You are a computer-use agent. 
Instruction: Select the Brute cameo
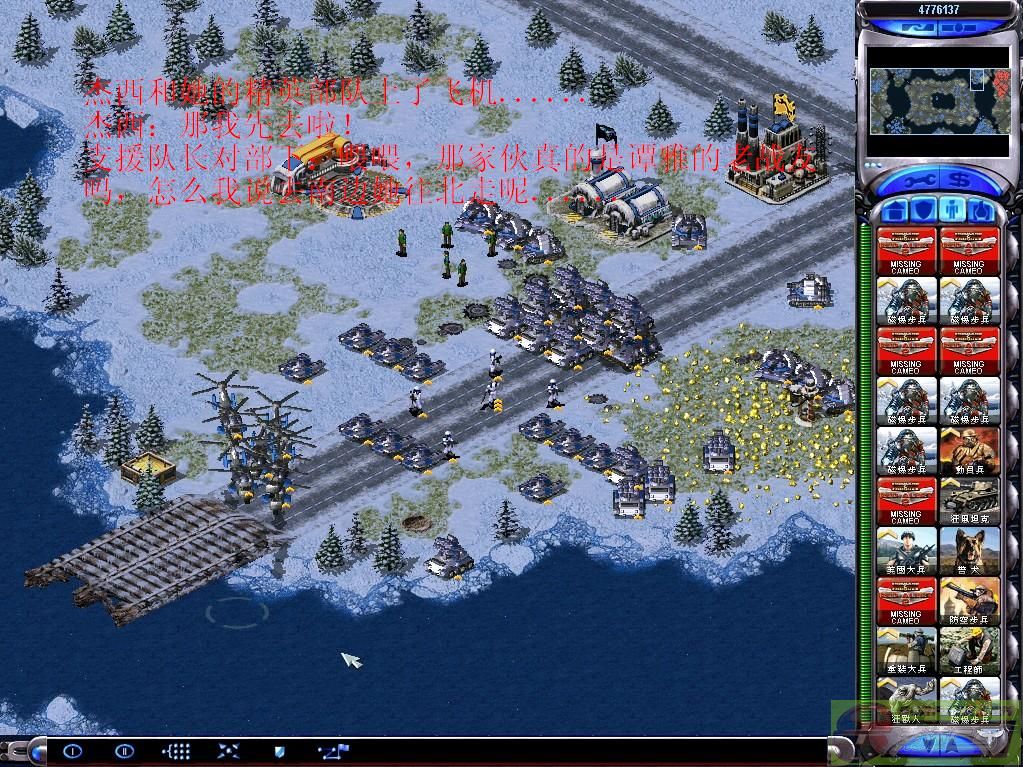coord(907,700)
